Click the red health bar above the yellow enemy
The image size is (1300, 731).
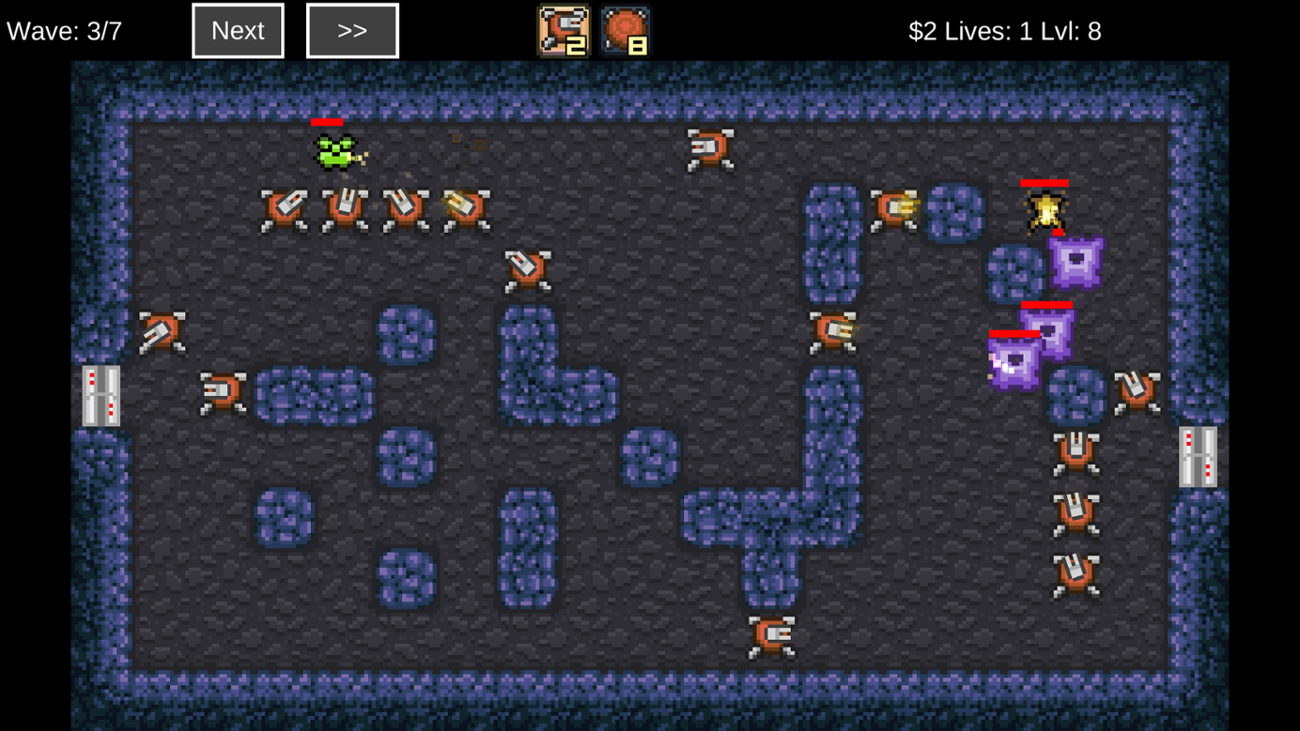1043,183
